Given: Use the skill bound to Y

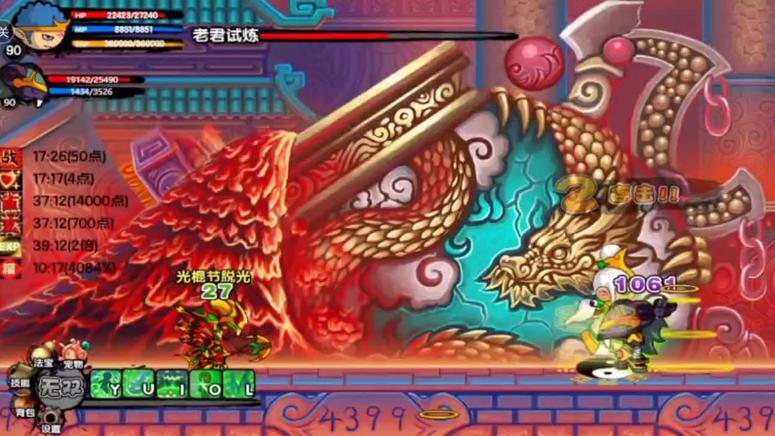Looking at the screenshot, I should tap(108, 385).
